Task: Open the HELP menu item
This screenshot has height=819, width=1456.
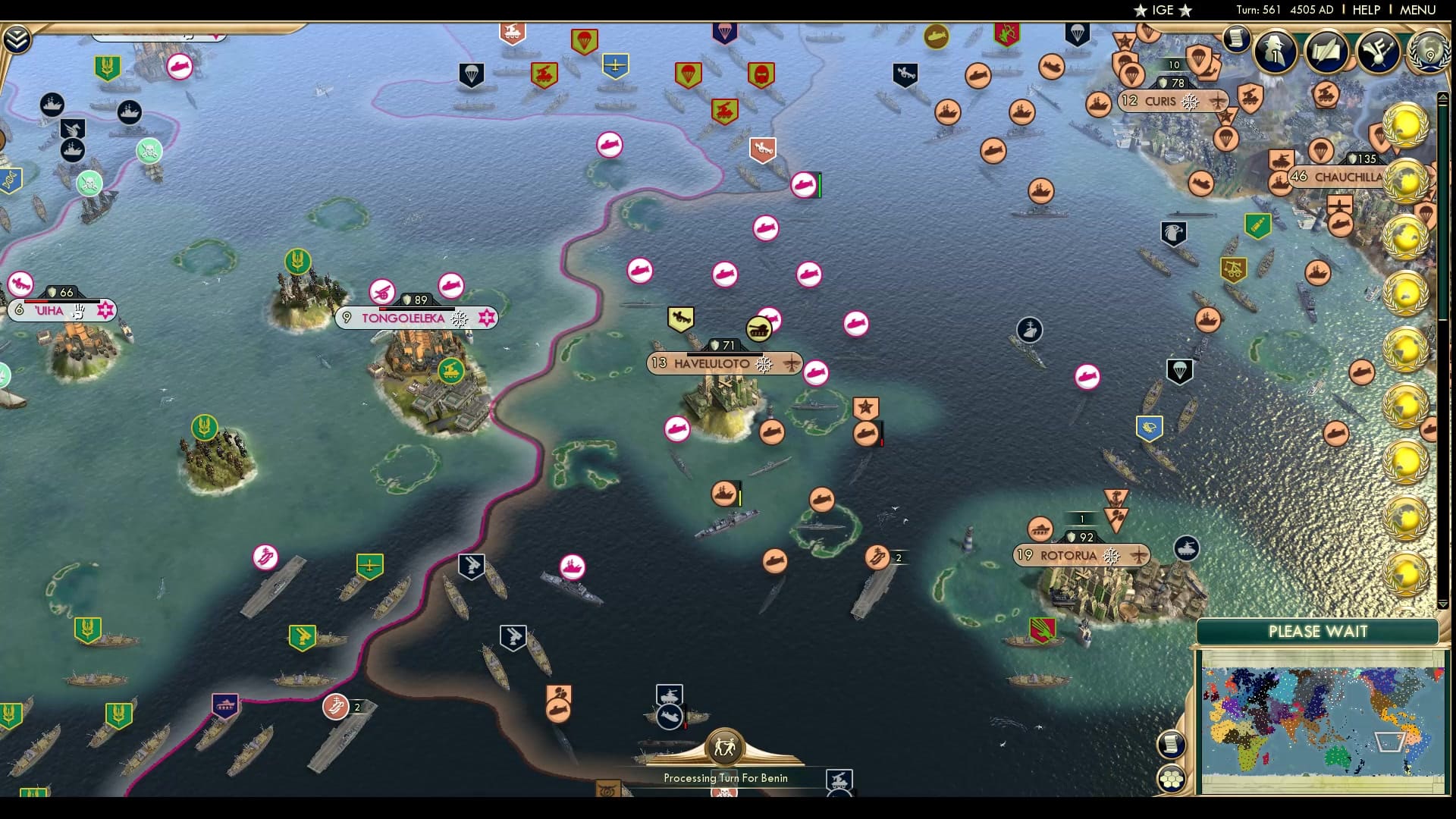Action: [x=1365, y=10]
